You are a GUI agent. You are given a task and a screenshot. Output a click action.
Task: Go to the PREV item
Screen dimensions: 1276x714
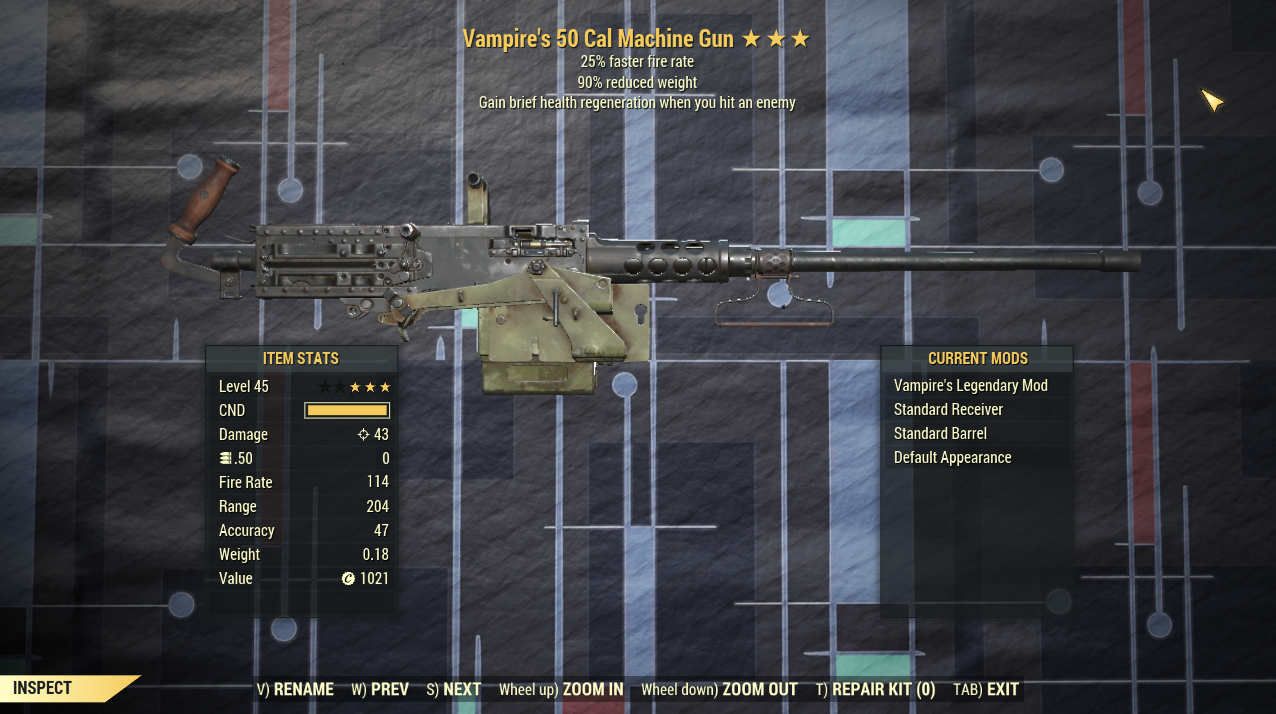coord(380,689)
